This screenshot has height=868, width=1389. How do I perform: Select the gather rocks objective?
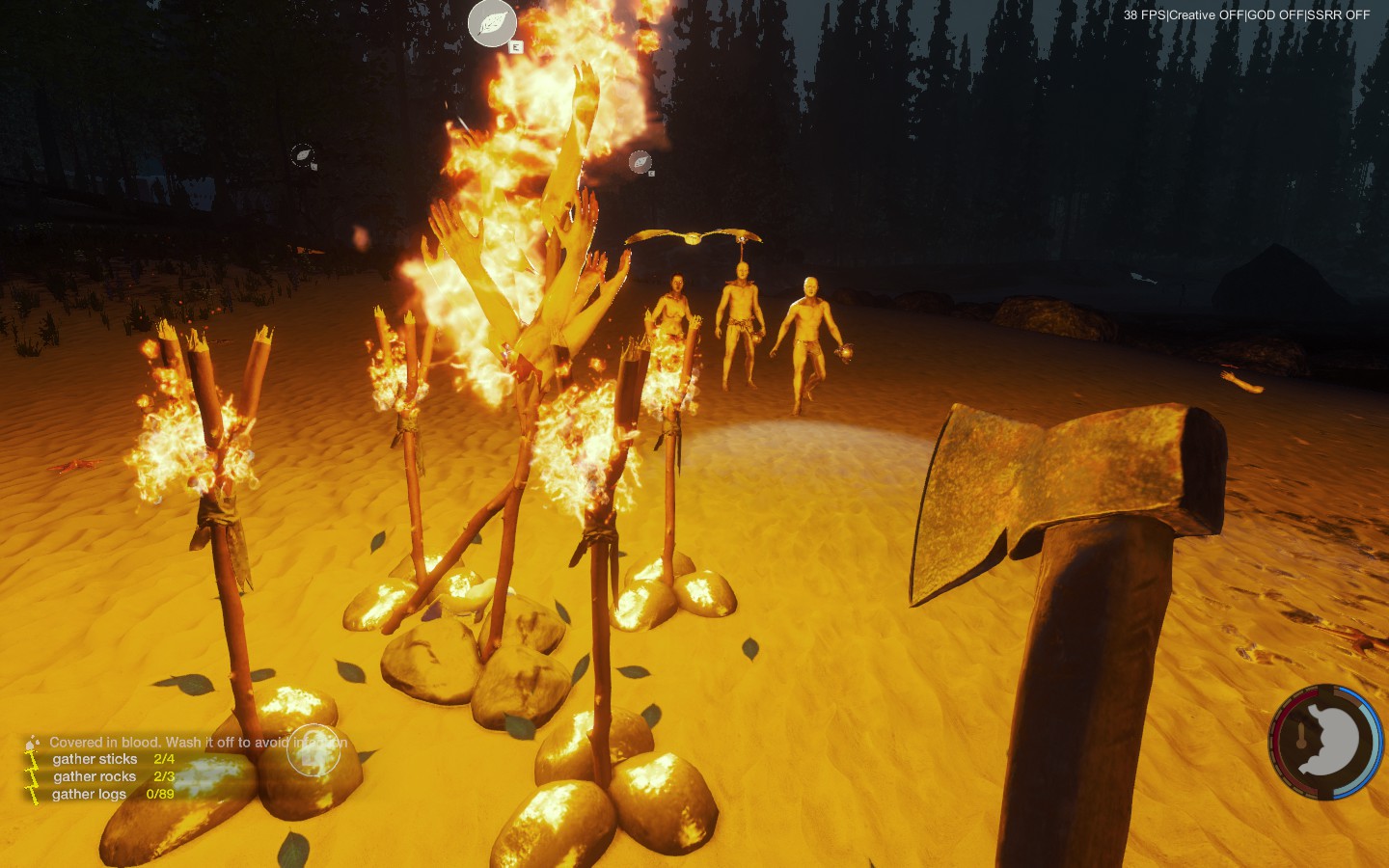click(x=95, y=776)
